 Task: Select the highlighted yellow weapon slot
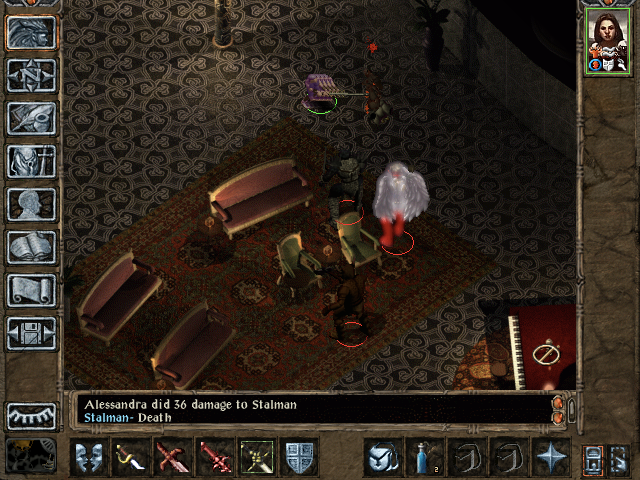click(257, 457)
